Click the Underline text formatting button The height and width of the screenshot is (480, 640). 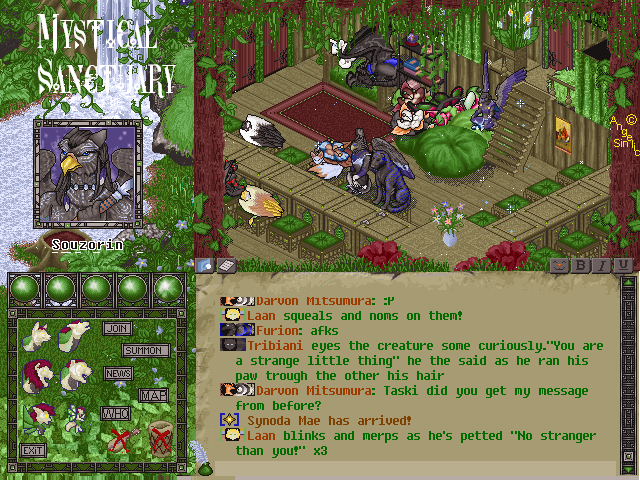point(623,265)
